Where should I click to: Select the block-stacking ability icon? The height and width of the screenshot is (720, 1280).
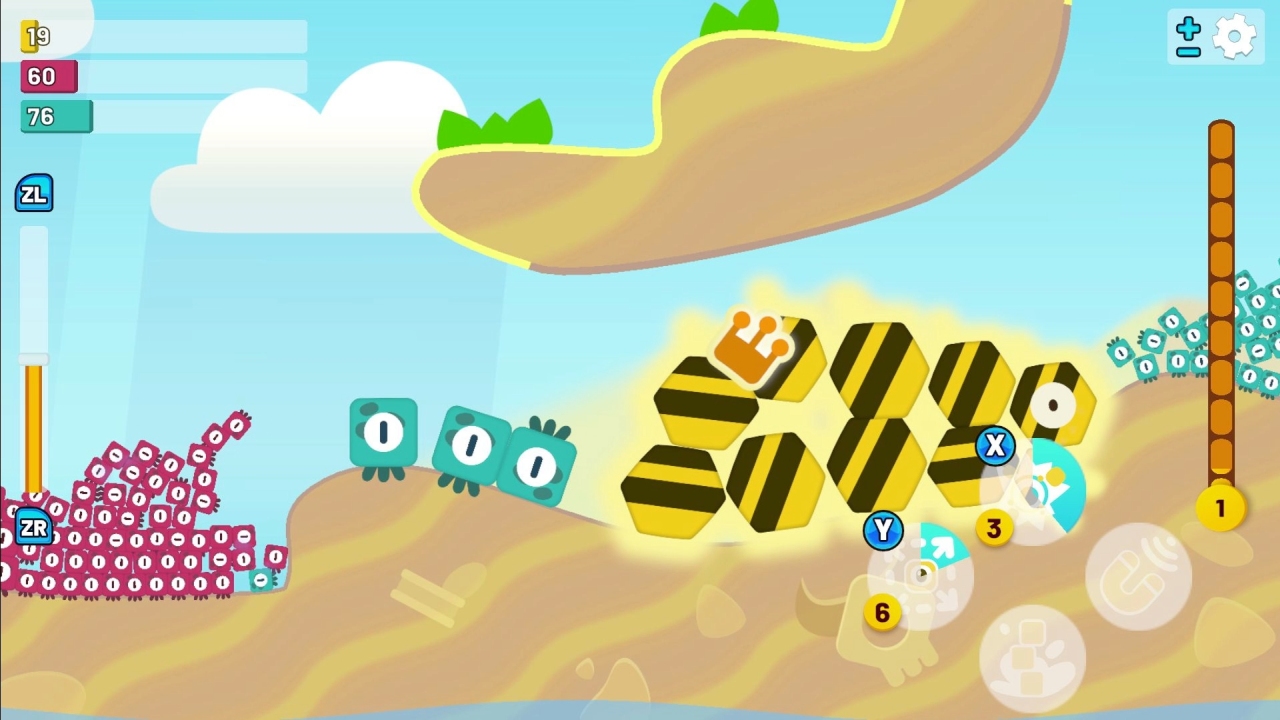(1032, 655)
